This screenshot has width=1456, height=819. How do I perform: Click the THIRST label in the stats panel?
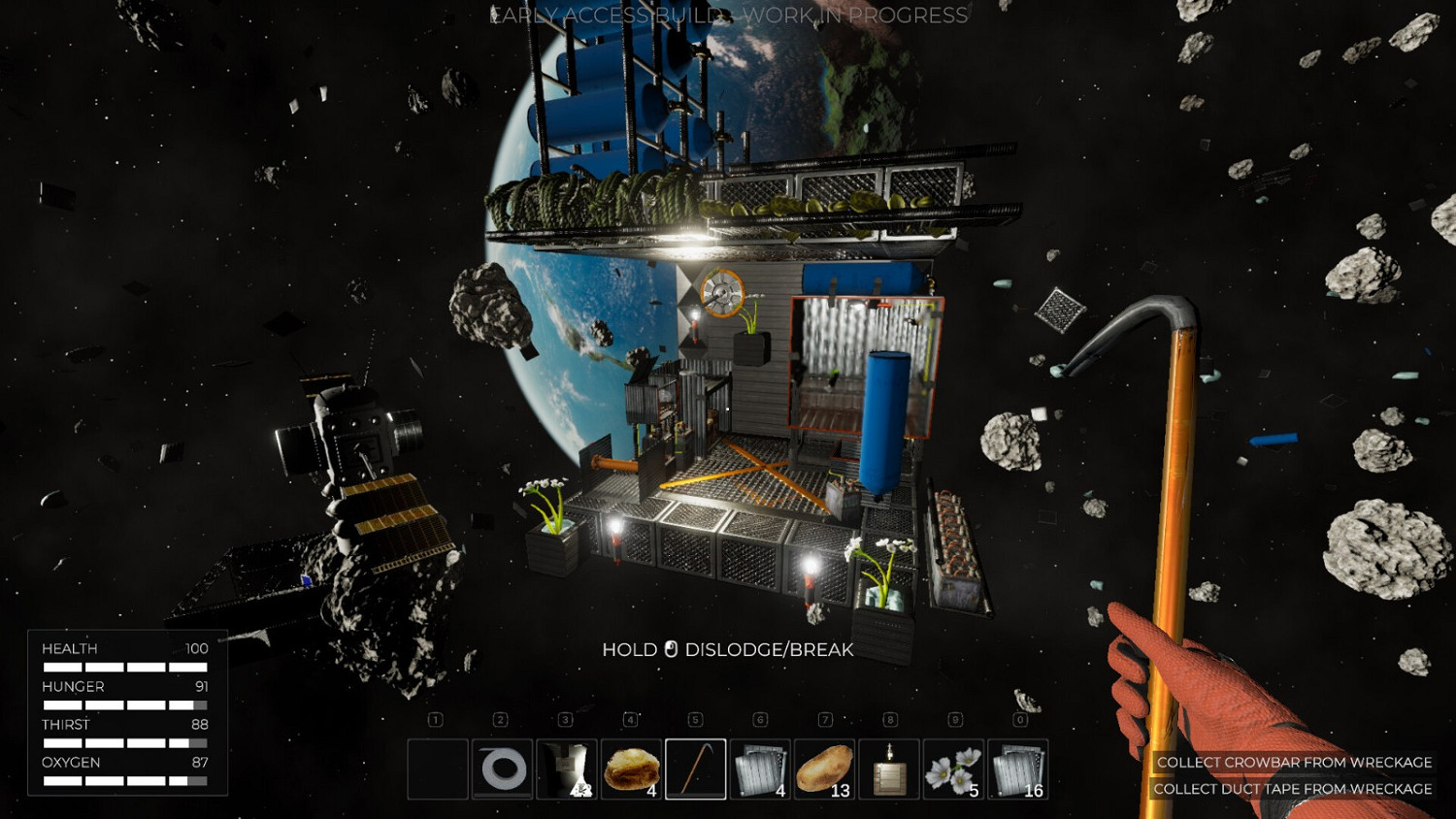pos(65,724)
